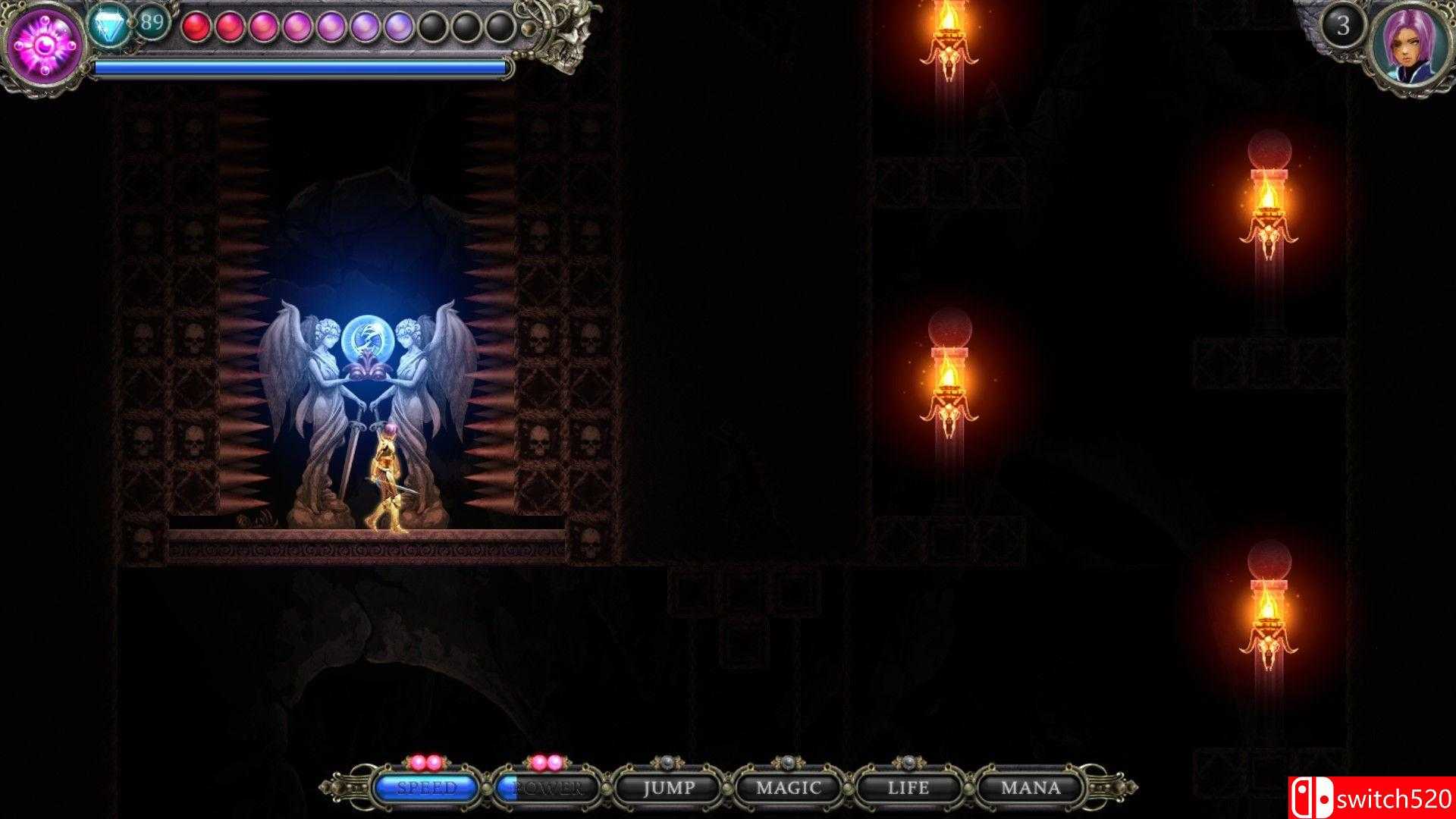Choose the LIFE upgrade button
Viewport: 1456px width, 819px height.
tap(908, 788)
